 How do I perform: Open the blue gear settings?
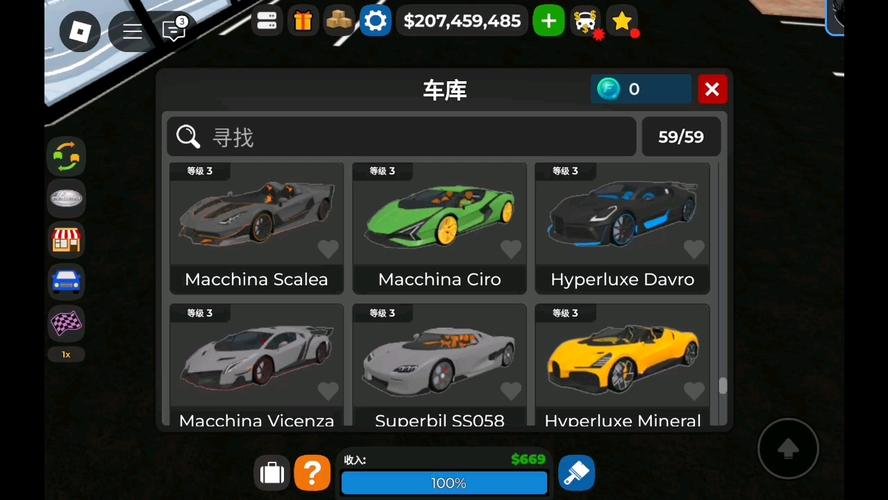click(375, 20)
